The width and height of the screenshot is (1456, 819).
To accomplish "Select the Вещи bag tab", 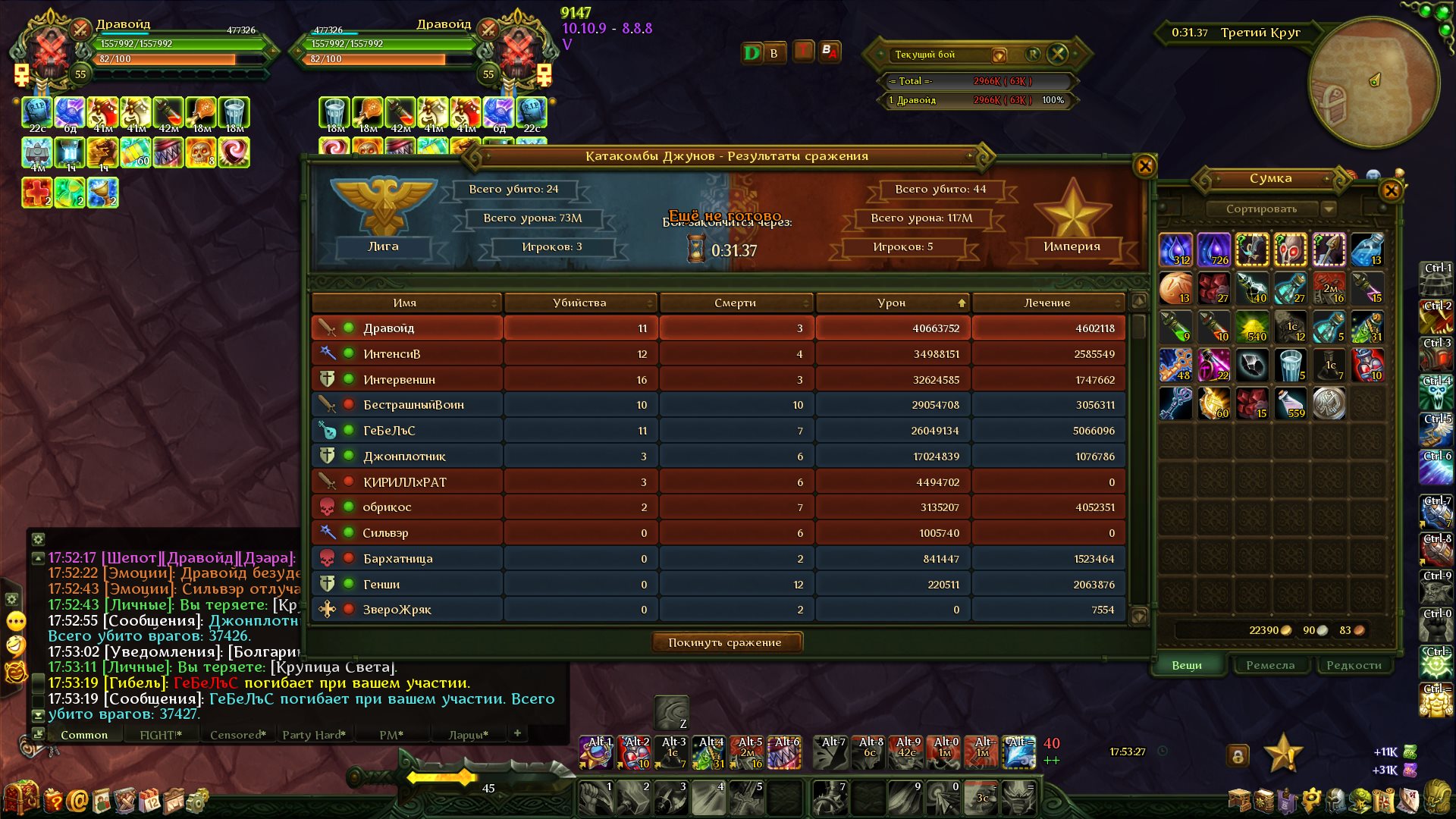I will (1187, 665).
